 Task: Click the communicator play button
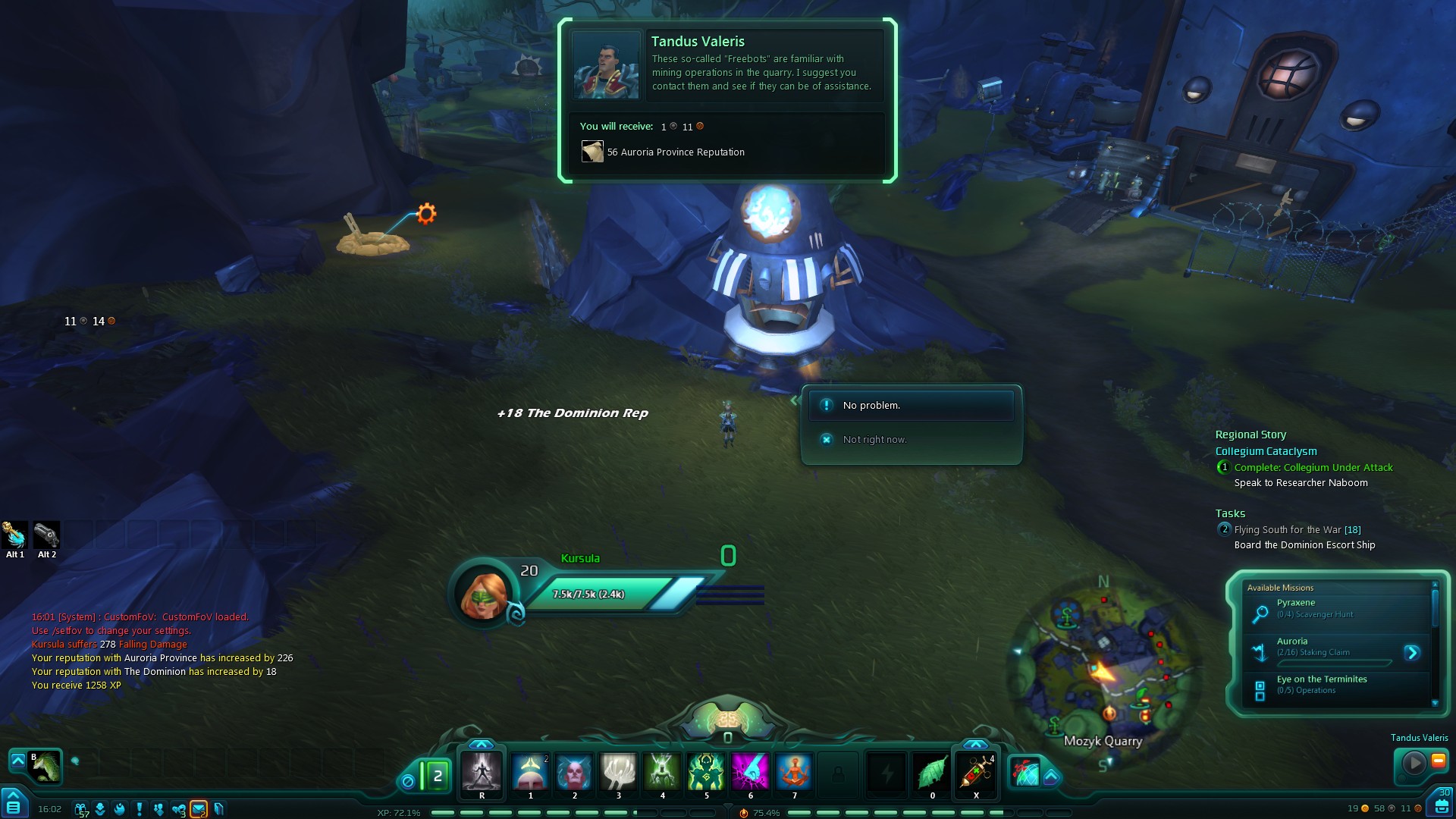pyautogui.click(x=1414, y=762)
